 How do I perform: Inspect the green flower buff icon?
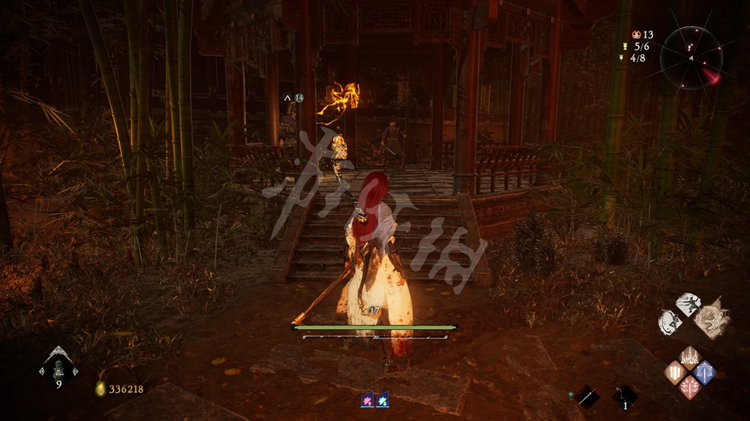point(383,400)
